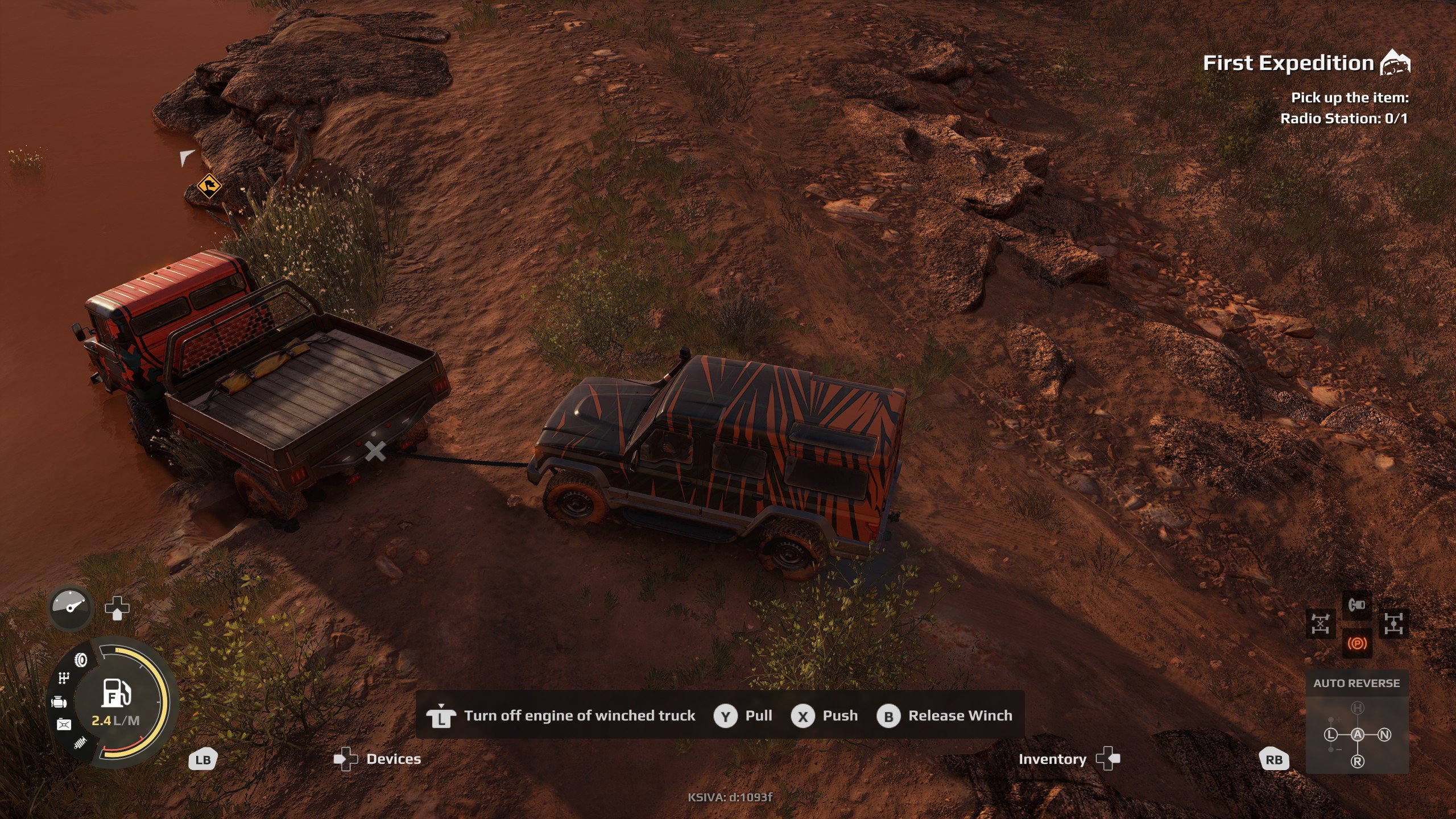Shift to Reverse on the gearbox

coord(1357,761)
